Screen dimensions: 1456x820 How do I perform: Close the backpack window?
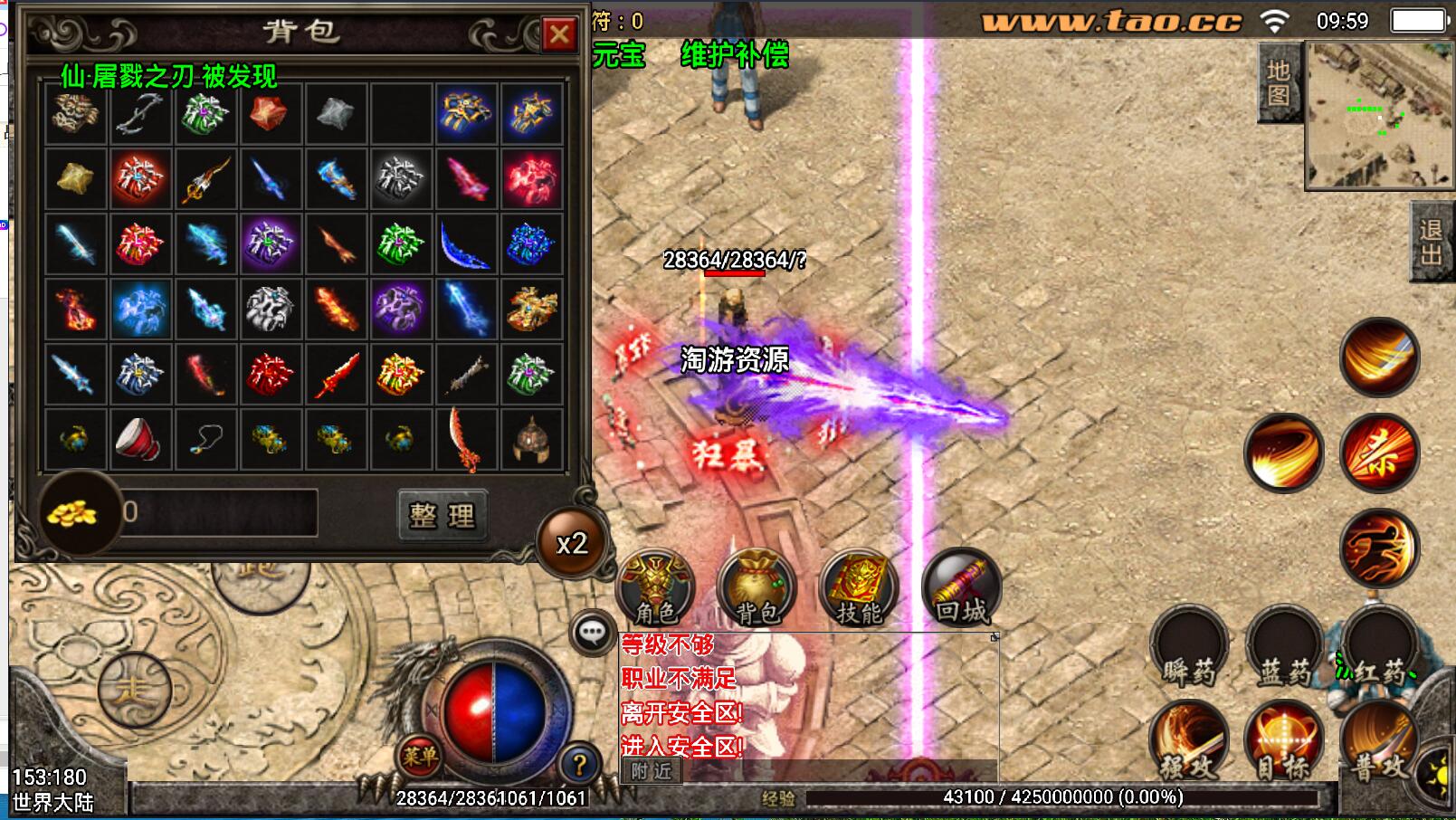click(559, 35)
